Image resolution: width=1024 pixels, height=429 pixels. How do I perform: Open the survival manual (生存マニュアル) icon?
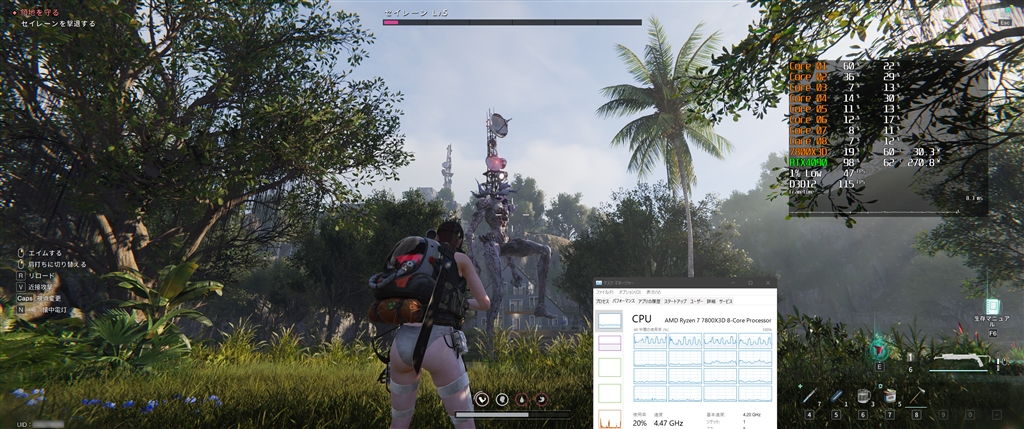coord(992,307)
